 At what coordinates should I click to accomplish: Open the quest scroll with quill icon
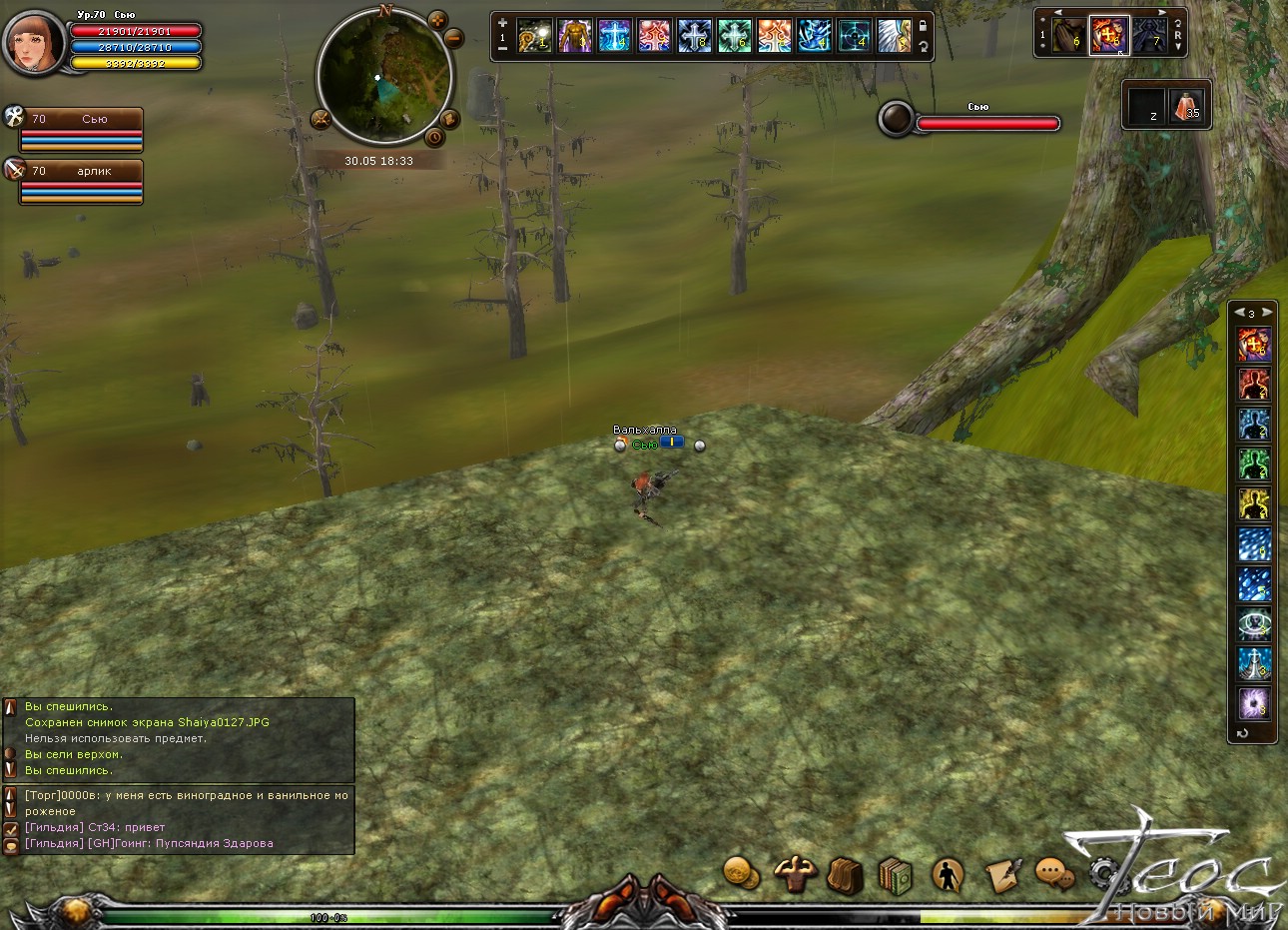1001,875
